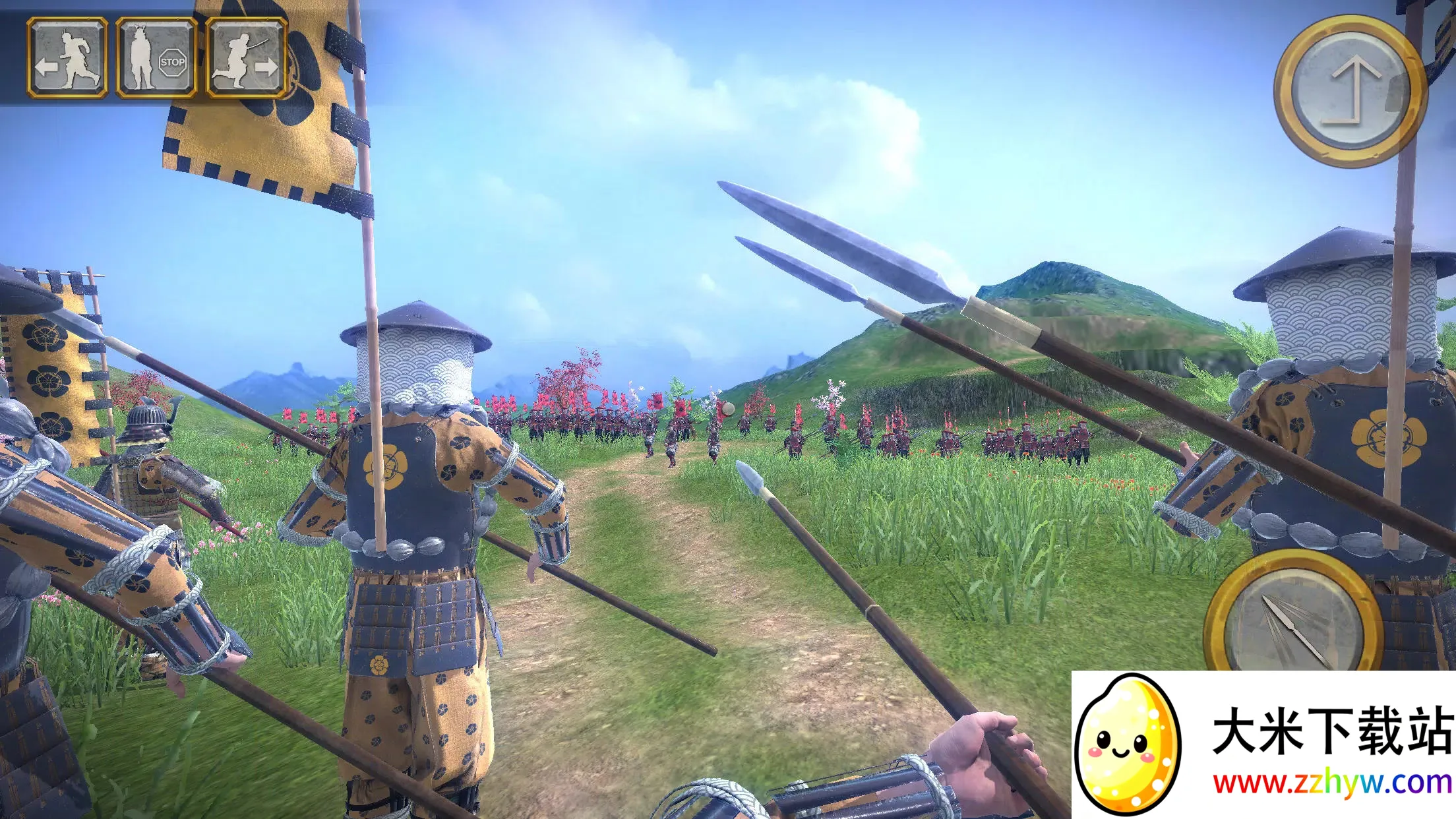Tap the round up-arrow button
The height and width of the screenshot is (819, 1456).
[1349, 90]
